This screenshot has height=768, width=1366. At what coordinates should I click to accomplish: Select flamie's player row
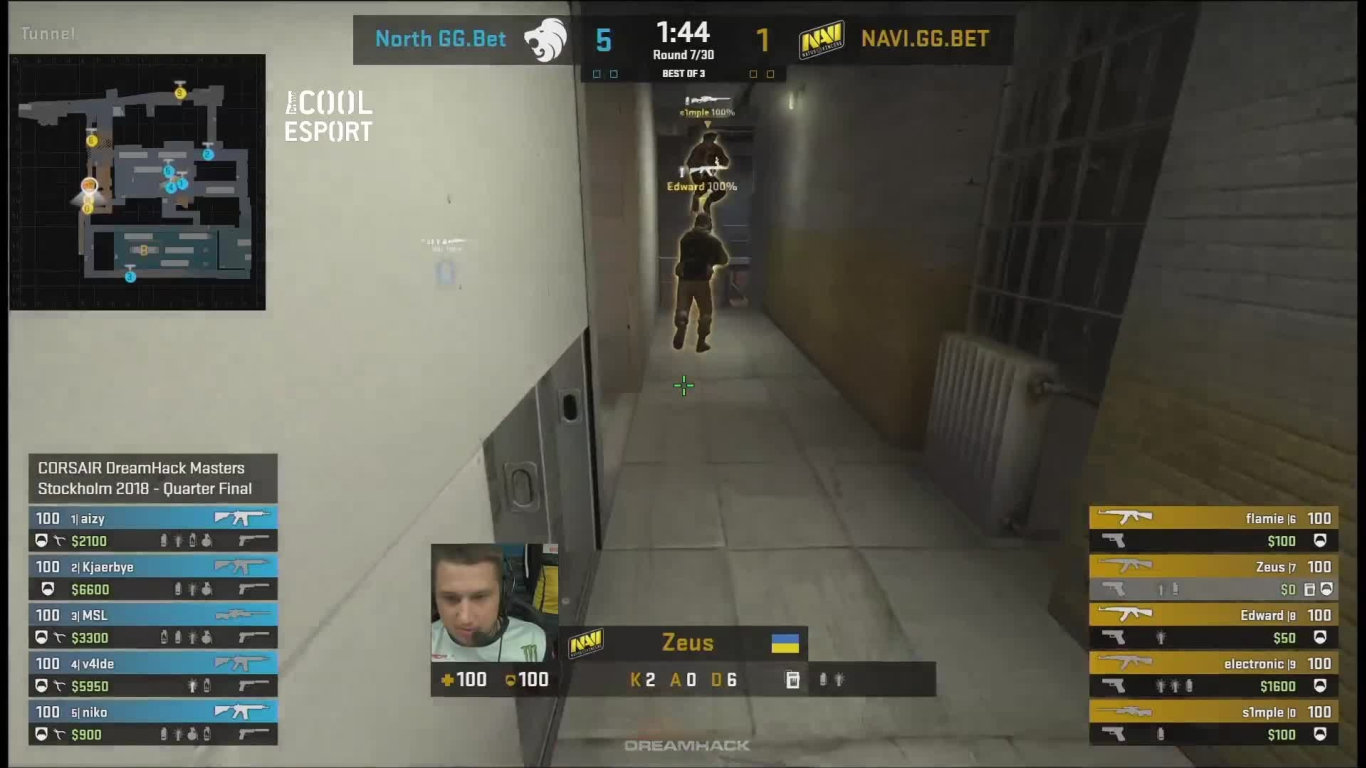pyautogui.click(x=1213, y=529)
